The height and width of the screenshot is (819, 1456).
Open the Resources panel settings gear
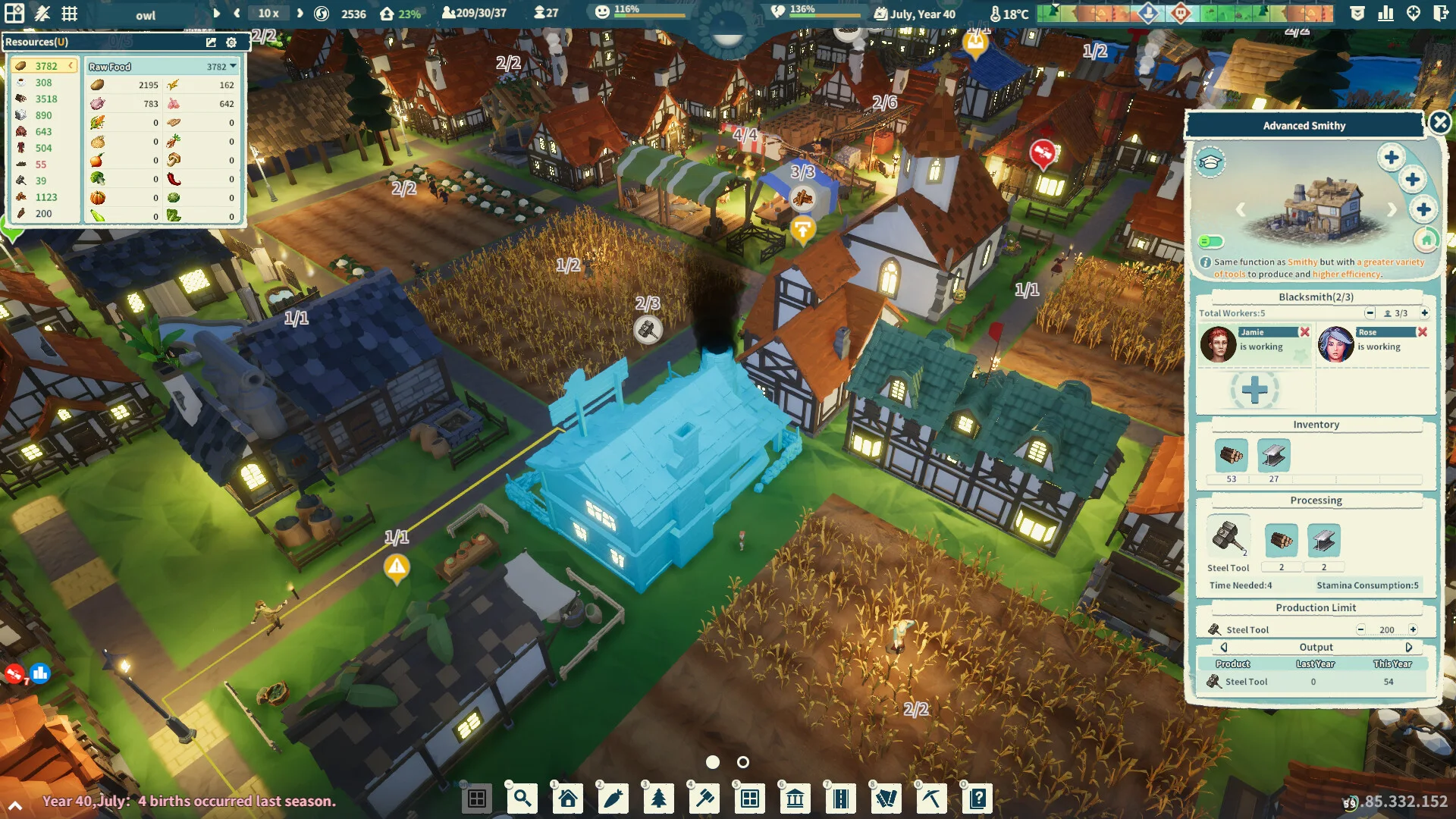tap(231, 43)
